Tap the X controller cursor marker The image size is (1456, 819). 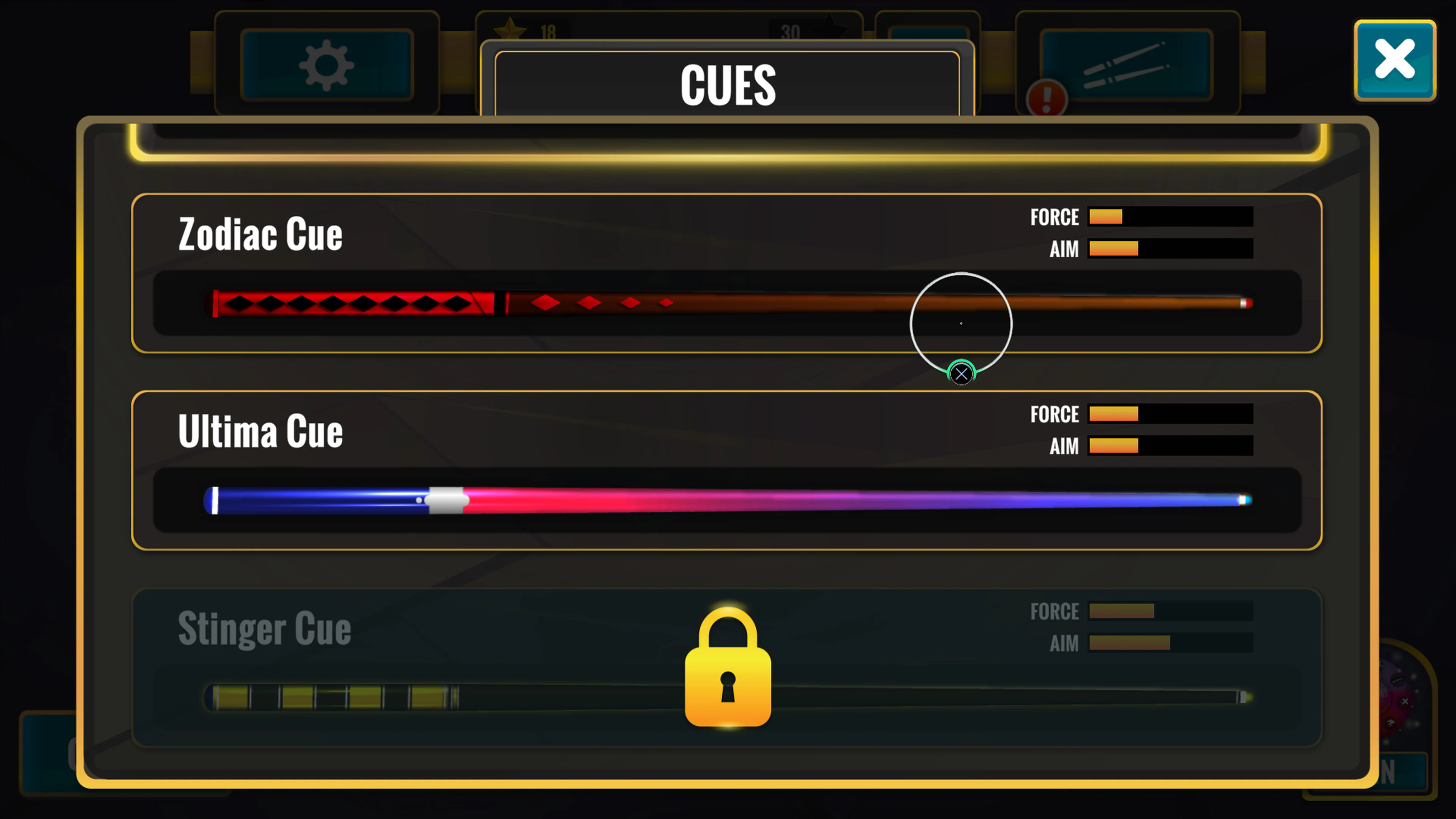(x=961, y=373)
